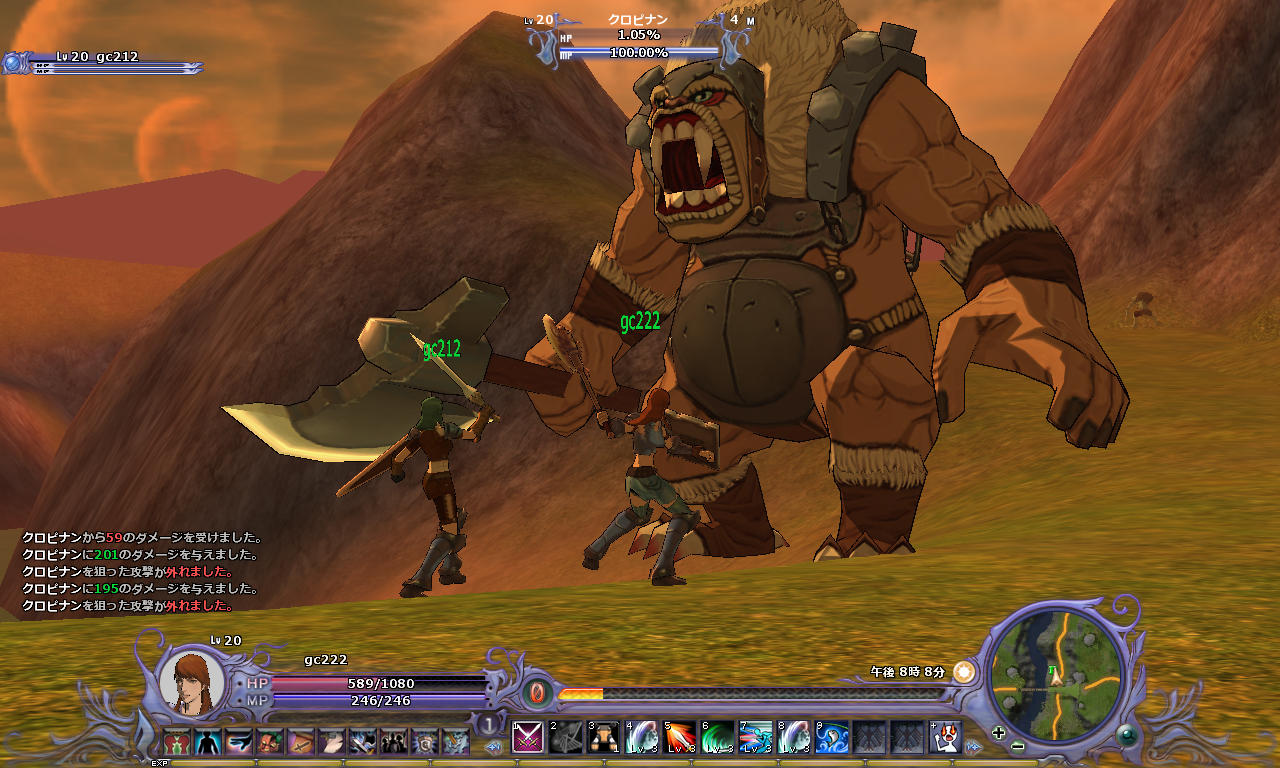
Task: Select the red torso equipment menu icon
Action: point(177,741)
